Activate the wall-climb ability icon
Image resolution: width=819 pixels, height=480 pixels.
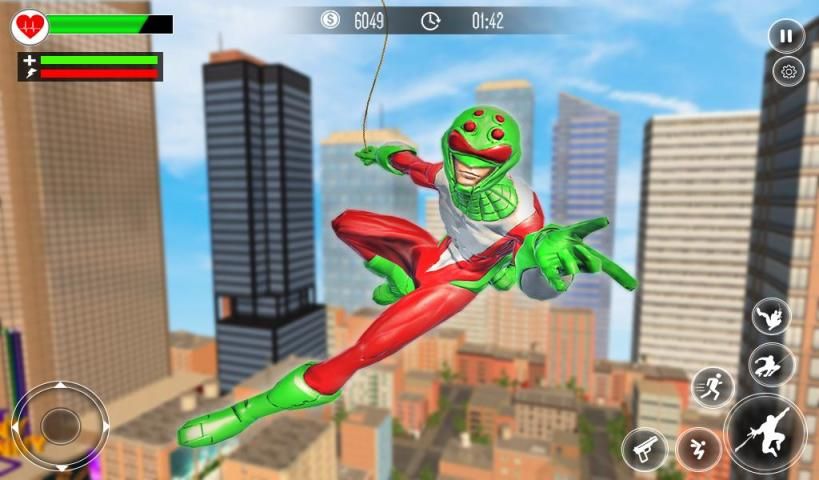pyautogui.click(x=771, y=316)
